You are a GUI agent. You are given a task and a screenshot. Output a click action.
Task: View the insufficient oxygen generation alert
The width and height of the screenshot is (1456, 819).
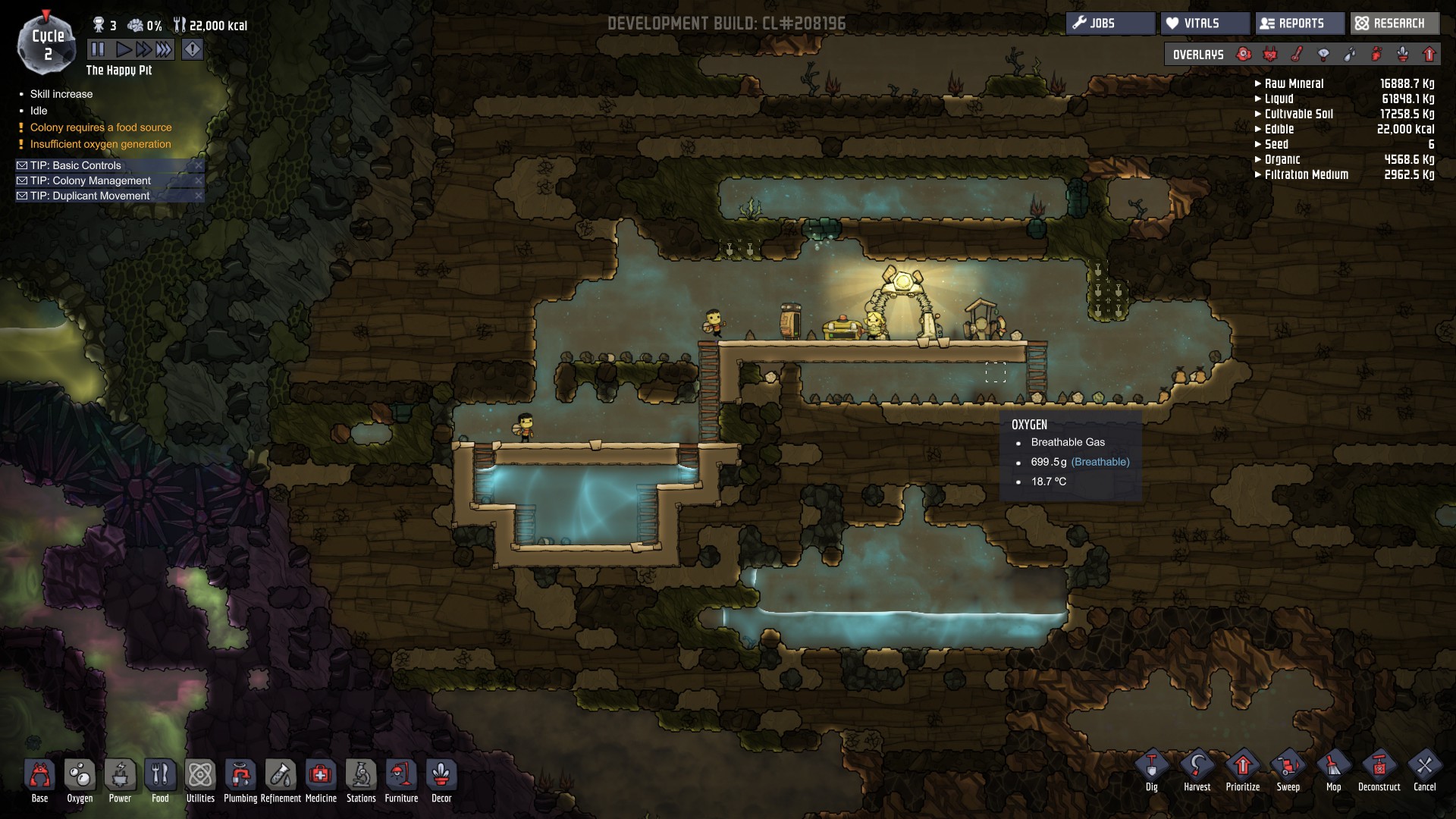click(x=100, y=144)
